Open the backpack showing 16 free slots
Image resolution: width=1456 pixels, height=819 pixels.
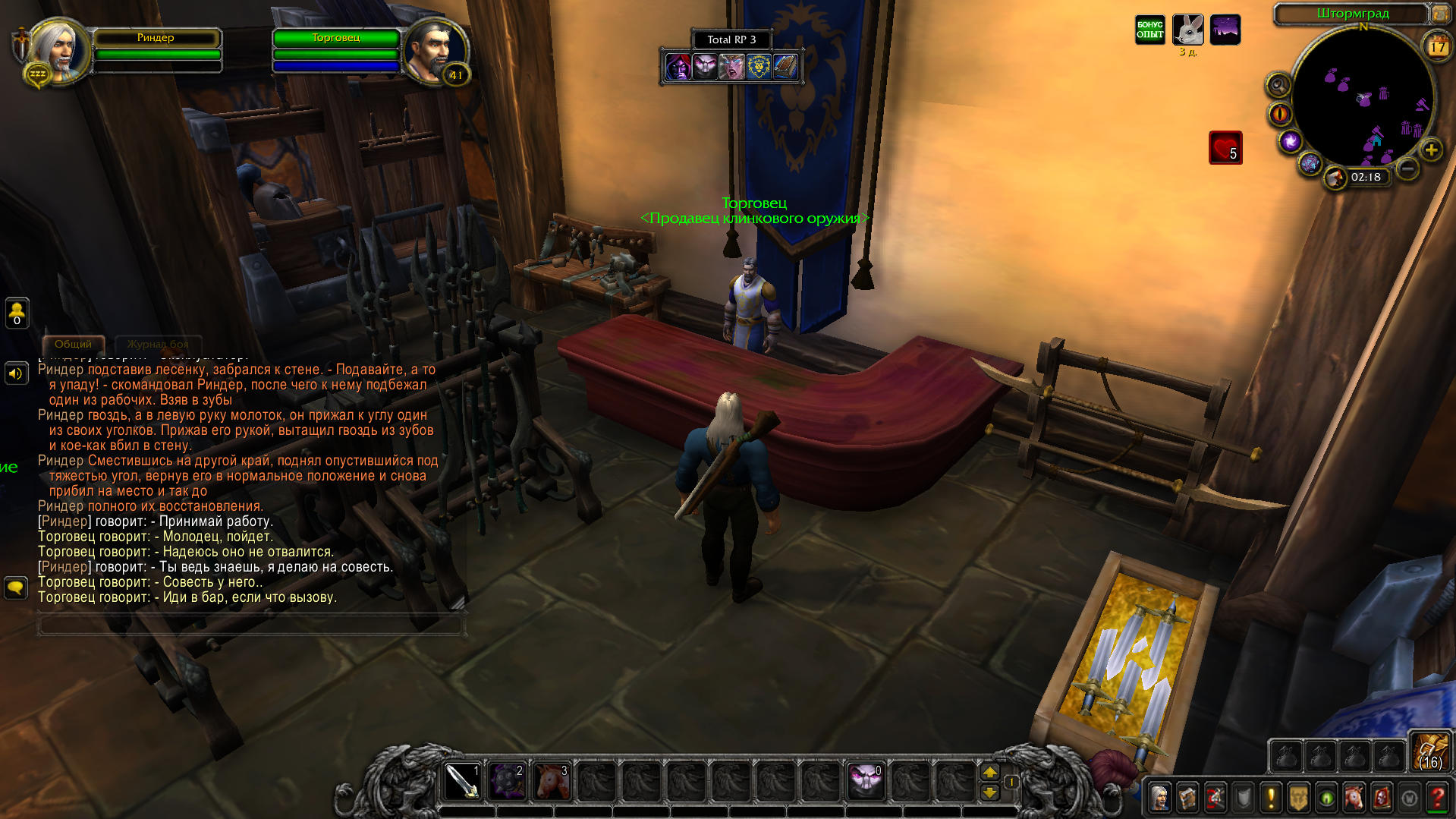click(x=1431, y=752)
